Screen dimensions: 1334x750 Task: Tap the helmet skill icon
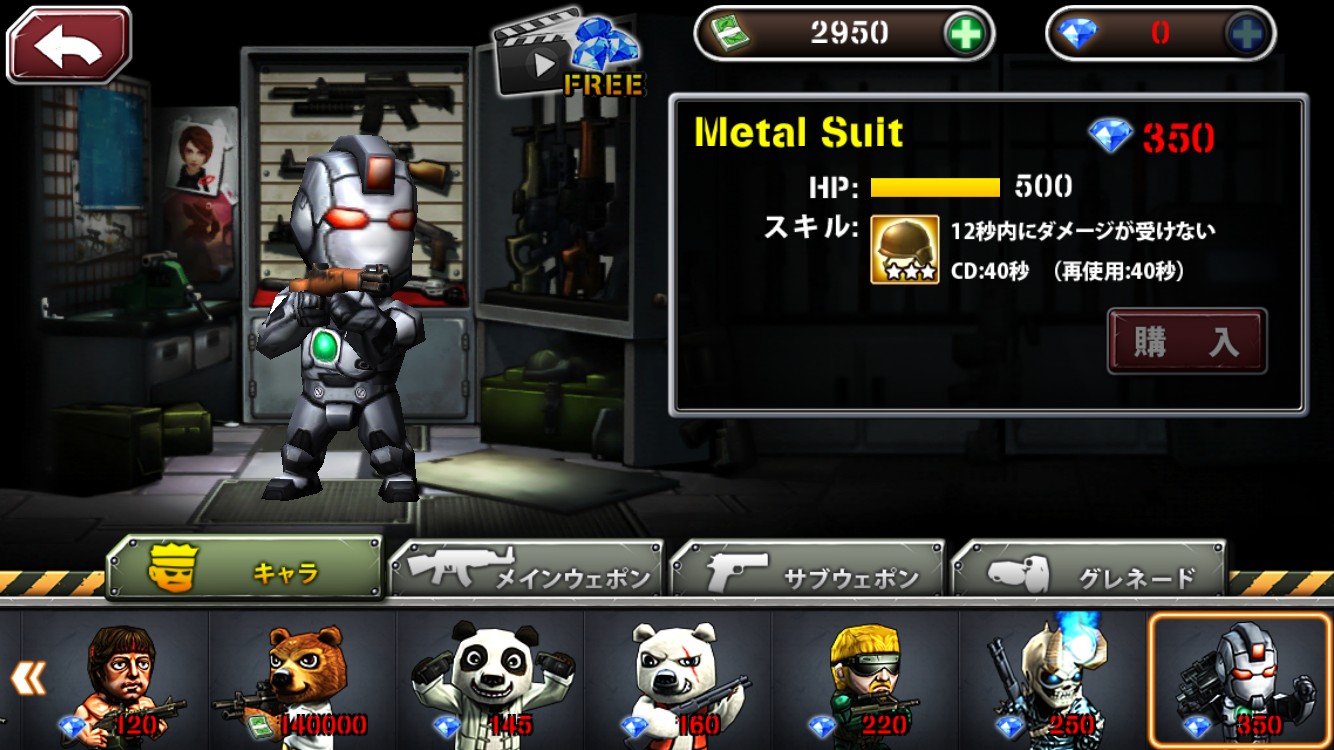point(904,249)
